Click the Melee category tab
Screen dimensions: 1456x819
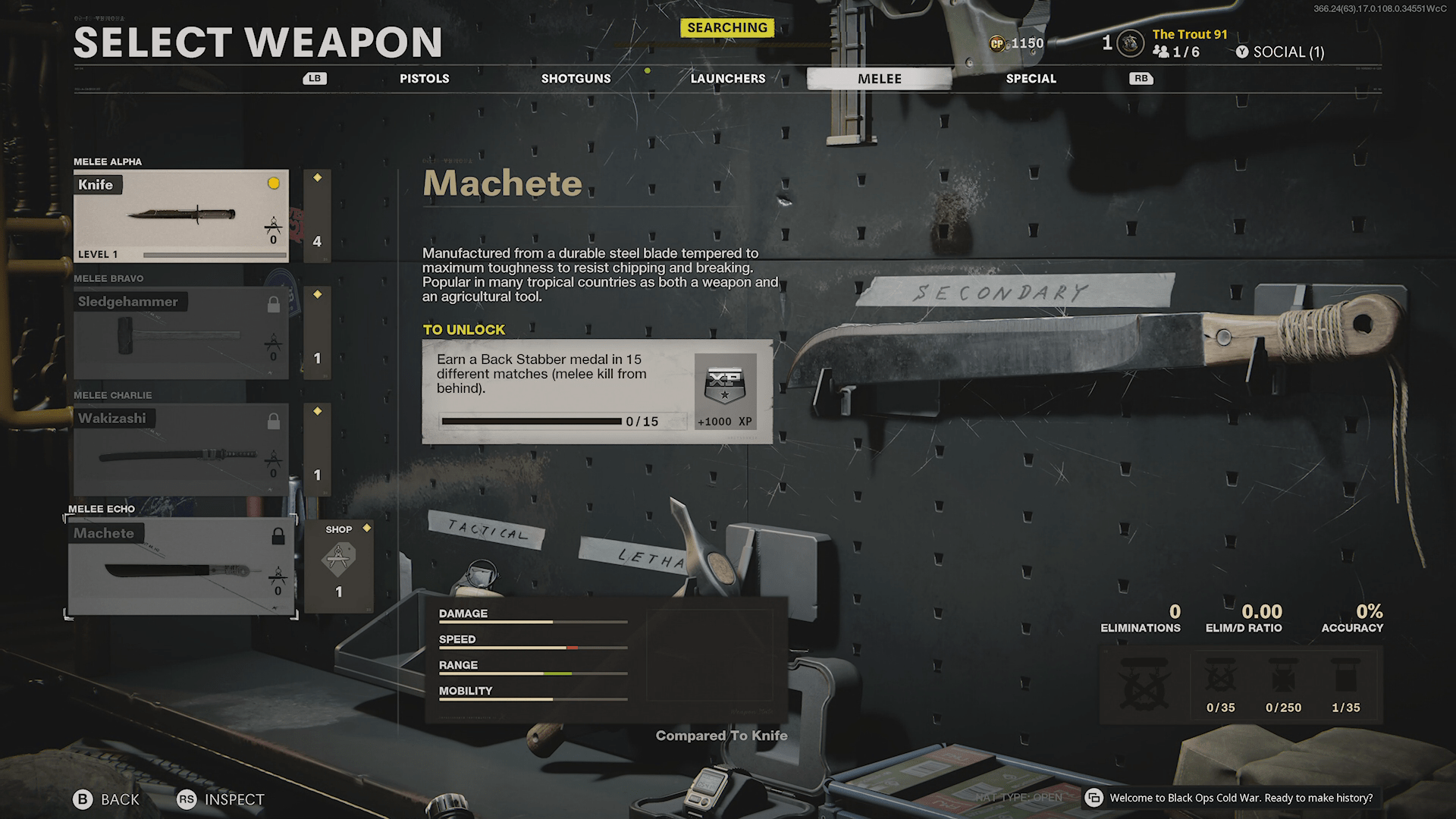pyautogui.click(x=879, y=79)
